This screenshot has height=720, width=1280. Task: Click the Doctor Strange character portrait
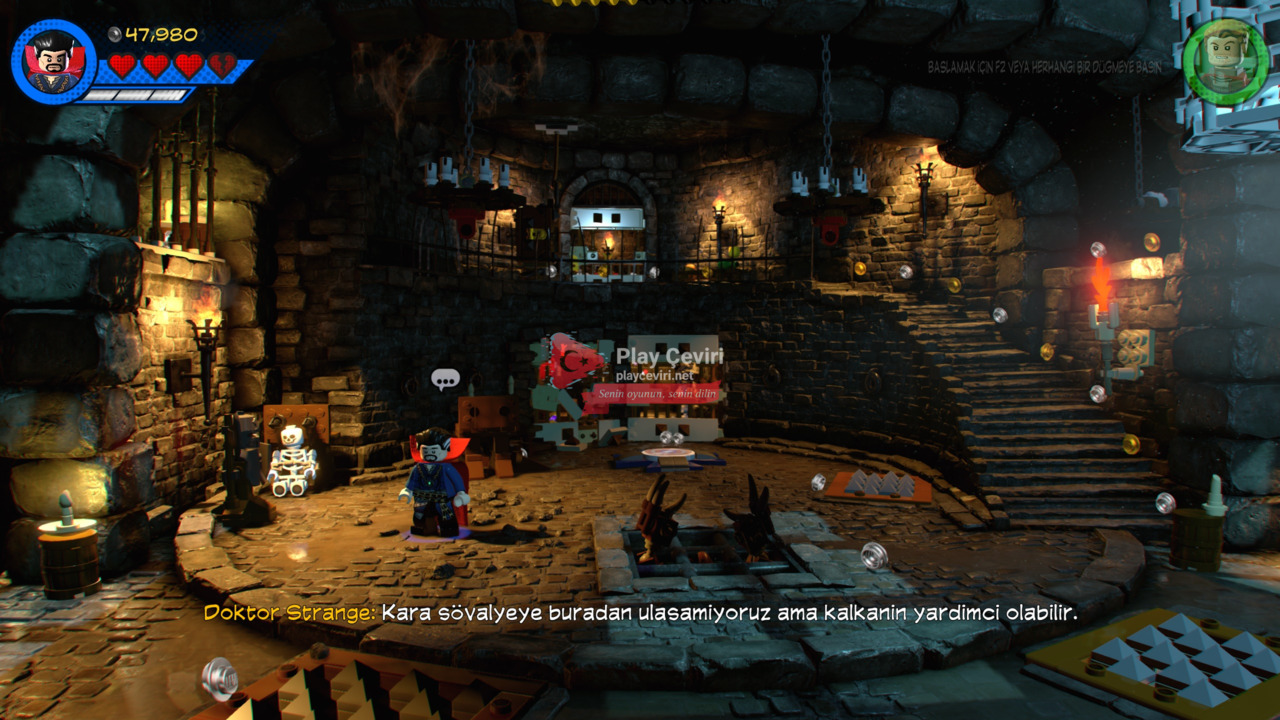[54, 62]
